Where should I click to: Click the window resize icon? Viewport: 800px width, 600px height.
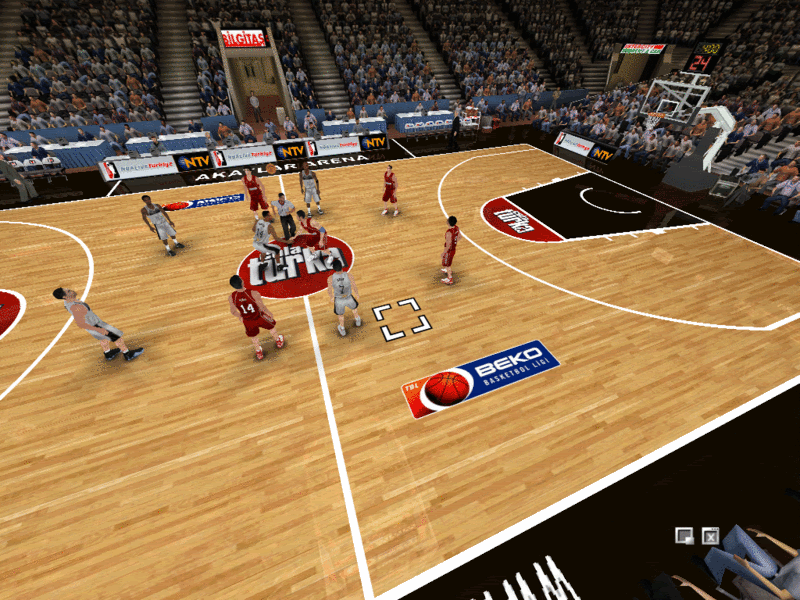coord(685,536)
